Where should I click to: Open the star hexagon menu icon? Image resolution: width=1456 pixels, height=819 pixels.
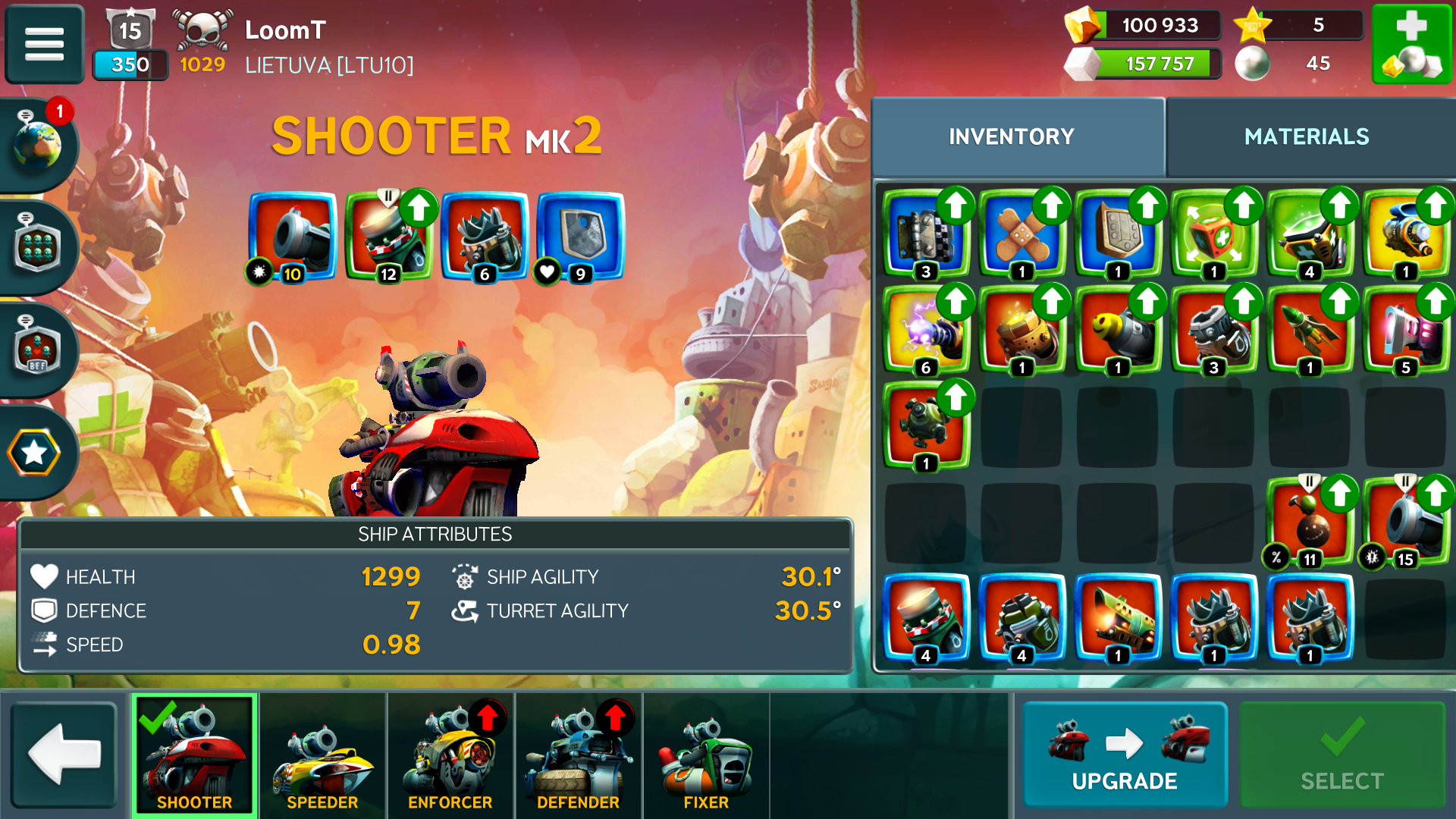click(x=35, y=453)
